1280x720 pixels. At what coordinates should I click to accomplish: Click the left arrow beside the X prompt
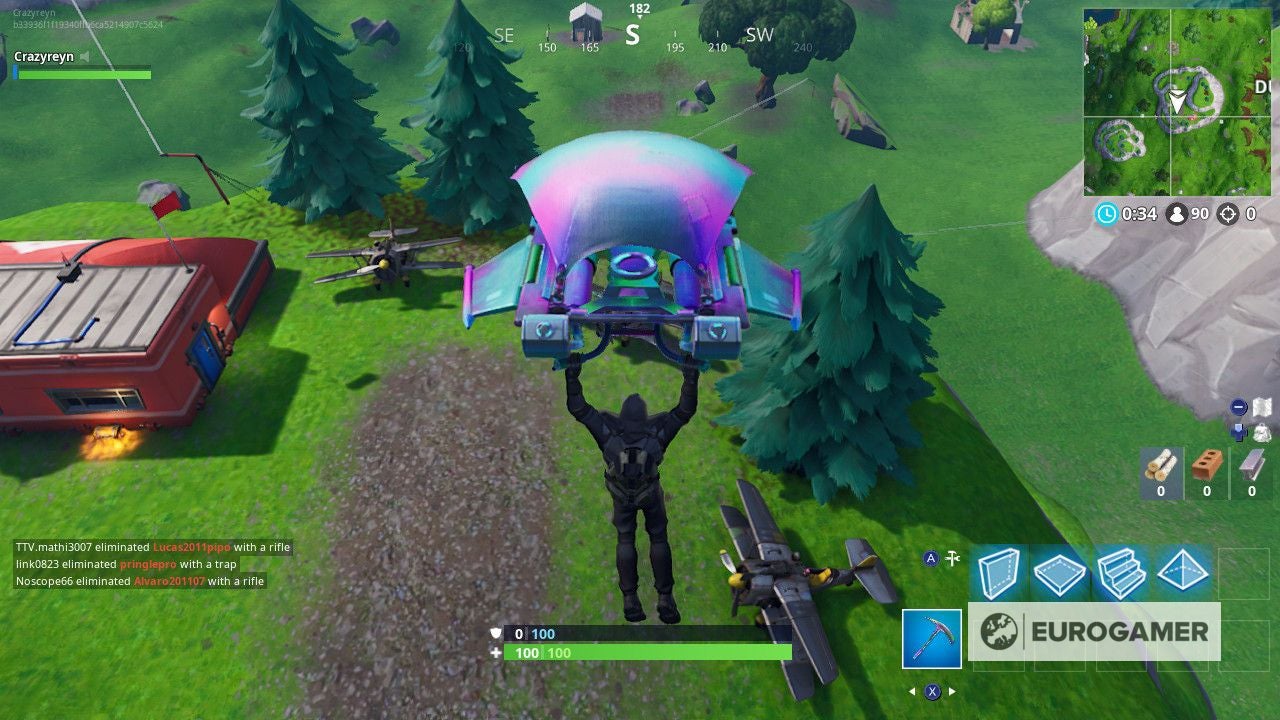pos(912,692)
